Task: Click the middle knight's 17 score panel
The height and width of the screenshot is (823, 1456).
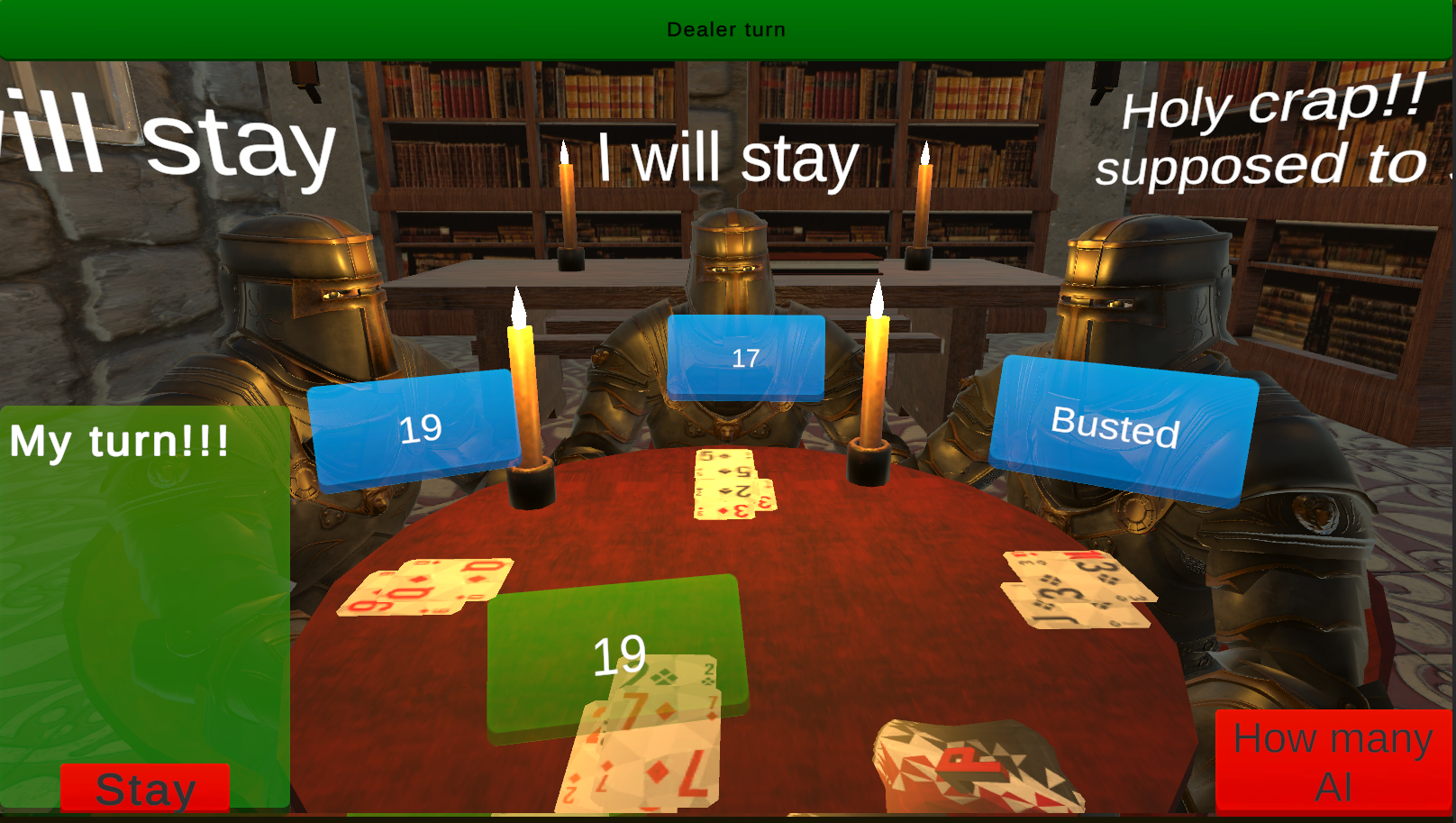Action: [x=745, y=357]
